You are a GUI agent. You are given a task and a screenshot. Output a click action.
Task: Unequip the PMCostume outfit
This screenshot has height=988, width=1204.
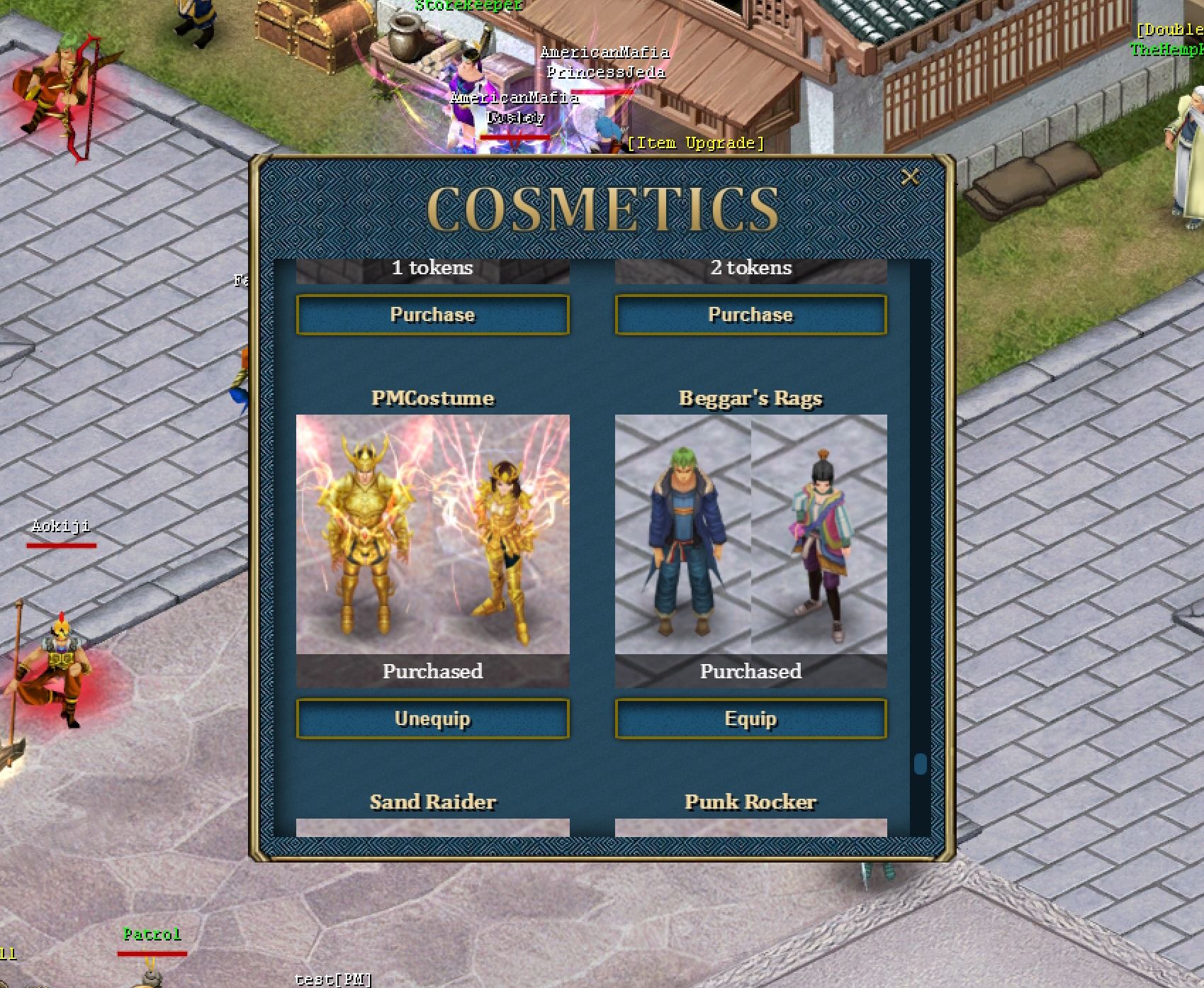[432, 719]
